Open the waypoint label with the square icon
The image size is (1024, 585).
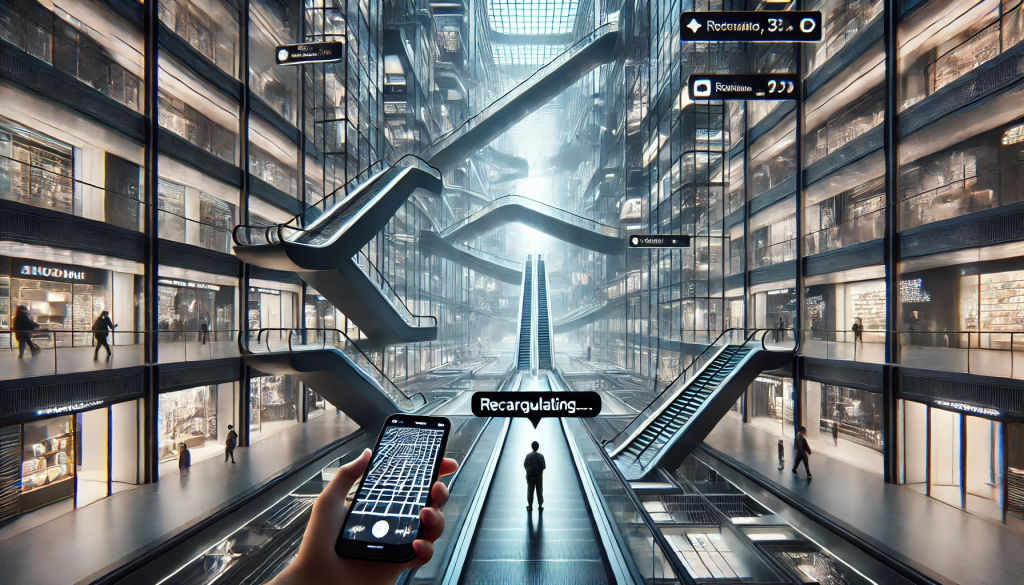coord(742,87)
